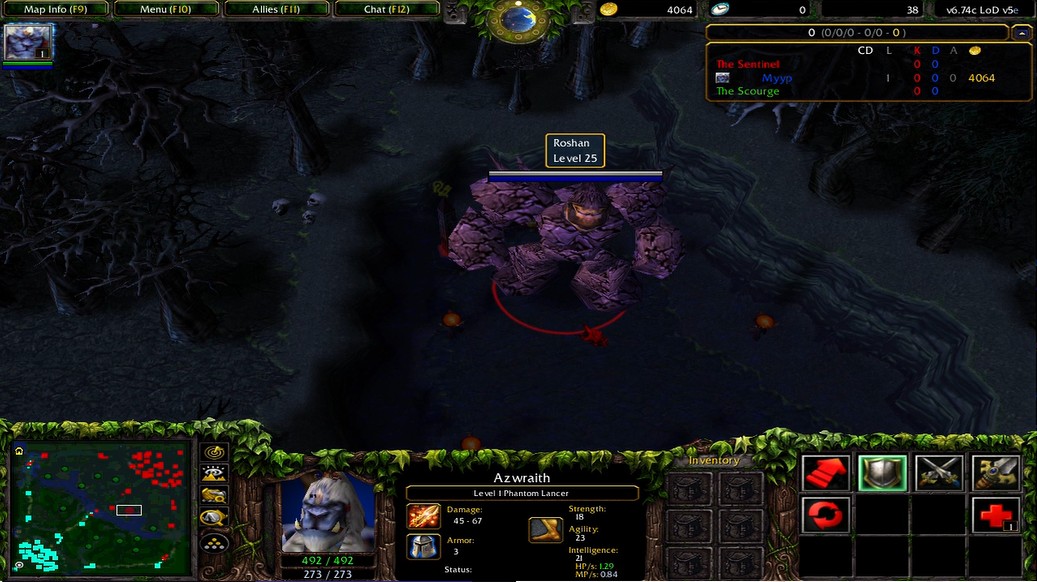Activate the sword-hilt command icon

[996, 473]
